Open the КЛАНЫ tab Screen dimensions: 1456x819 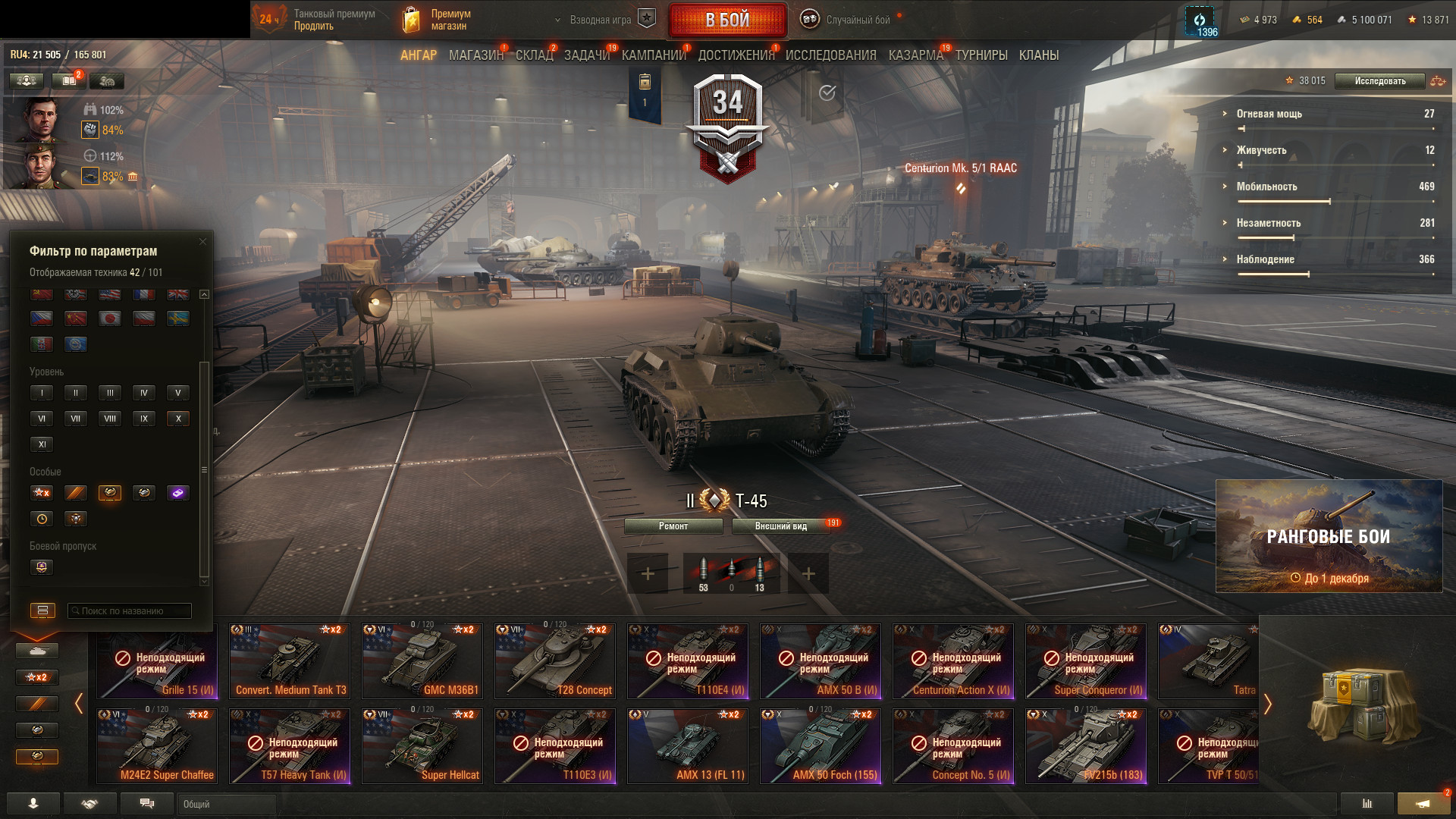click(x=1038, y=55)
